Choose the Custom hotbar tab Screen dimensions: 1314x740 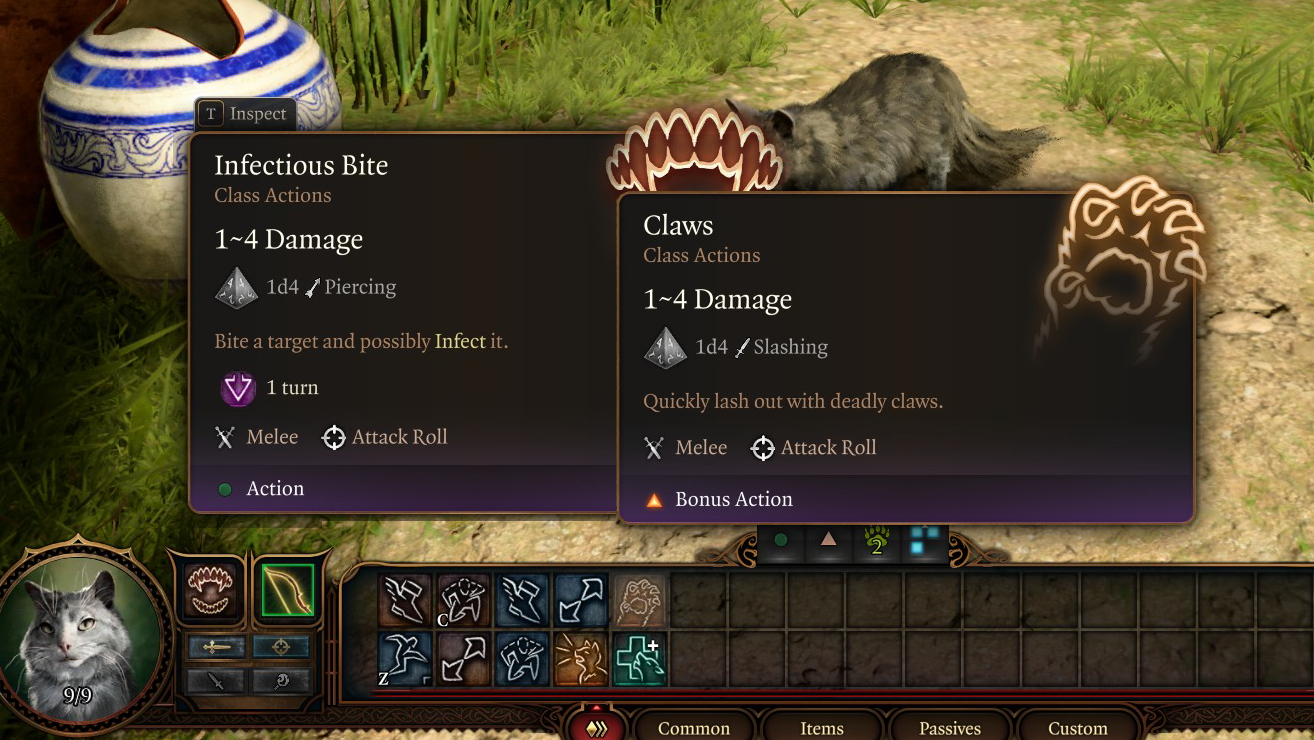pos(1077,728)
